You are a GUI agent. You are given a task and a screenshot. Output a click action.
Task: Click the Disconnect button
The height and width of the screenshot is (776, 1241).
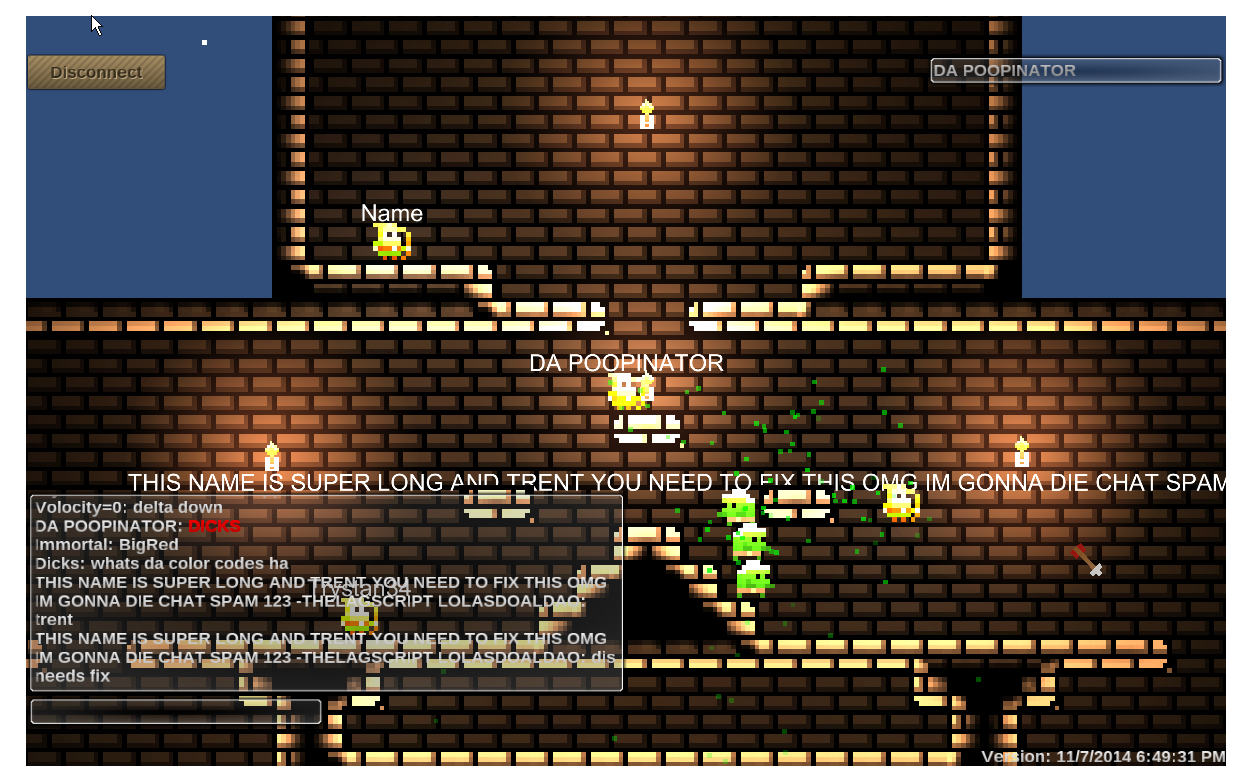click(96, 72)
